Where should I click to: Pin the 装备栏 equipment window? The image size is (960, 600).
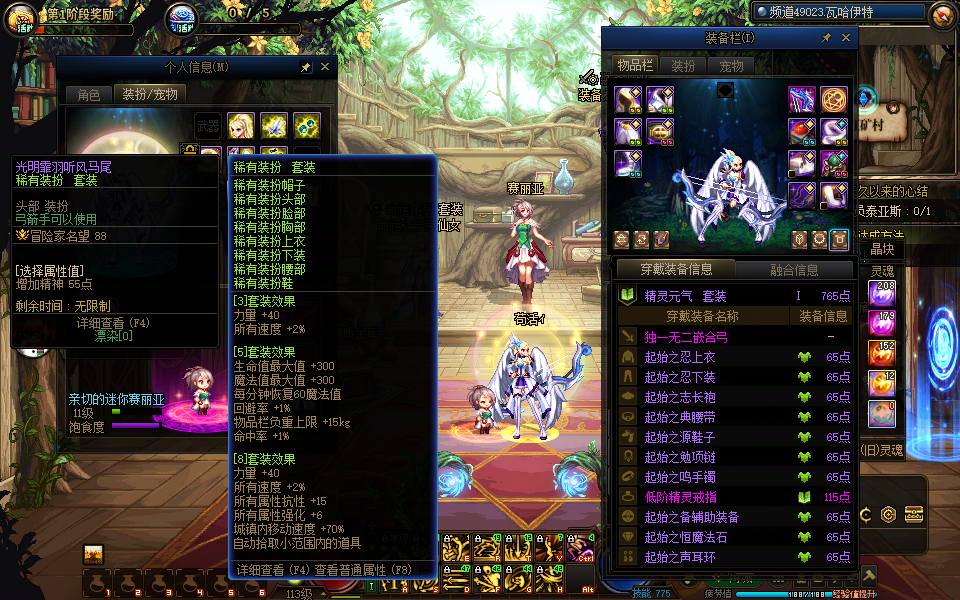pos(826,37)
